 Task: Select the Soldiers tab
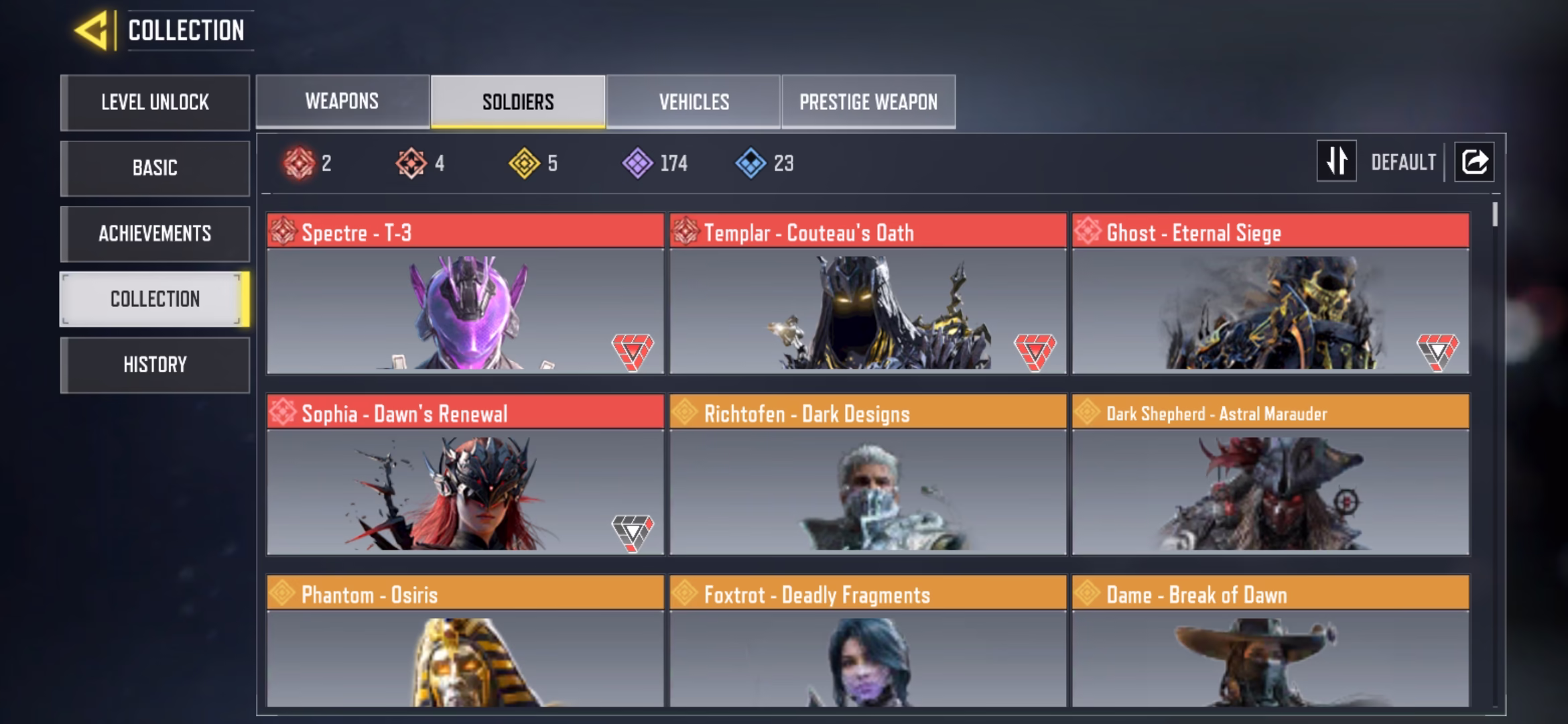tap(518, 101)
